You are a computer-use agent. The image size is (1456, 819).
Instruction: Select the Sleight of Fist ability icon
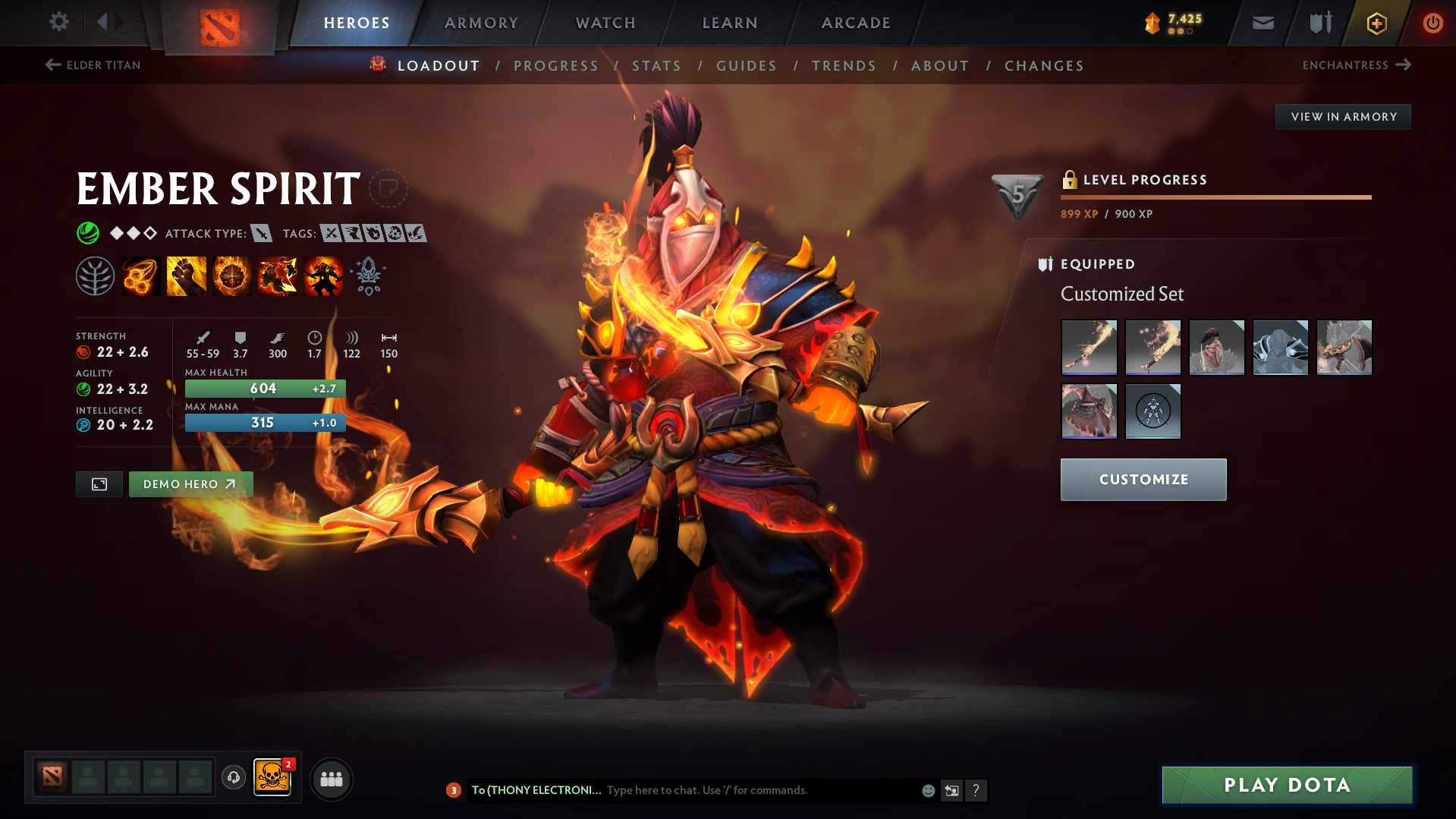[186, 276]
